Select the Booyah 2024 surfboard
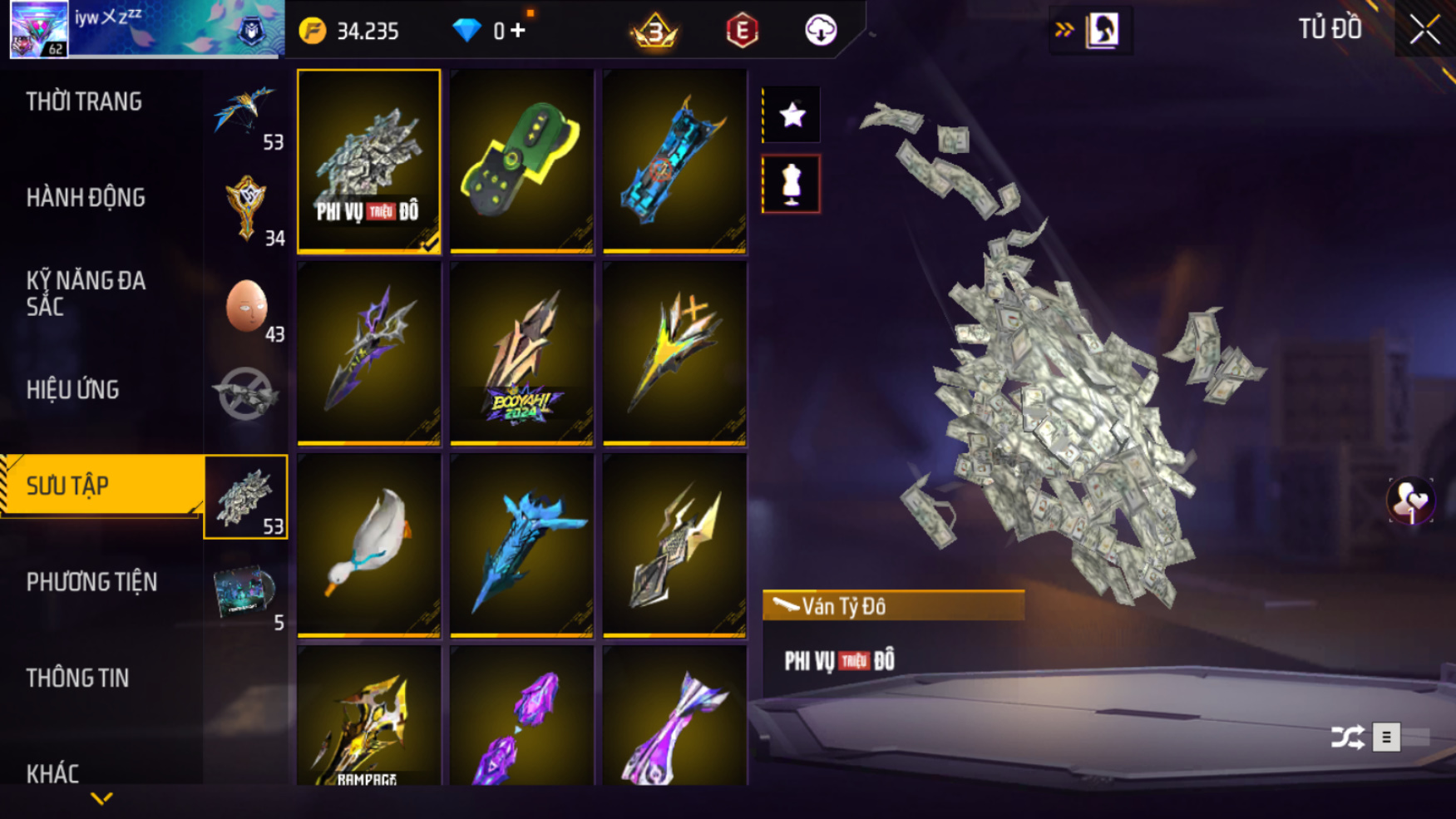 [521, 353]
